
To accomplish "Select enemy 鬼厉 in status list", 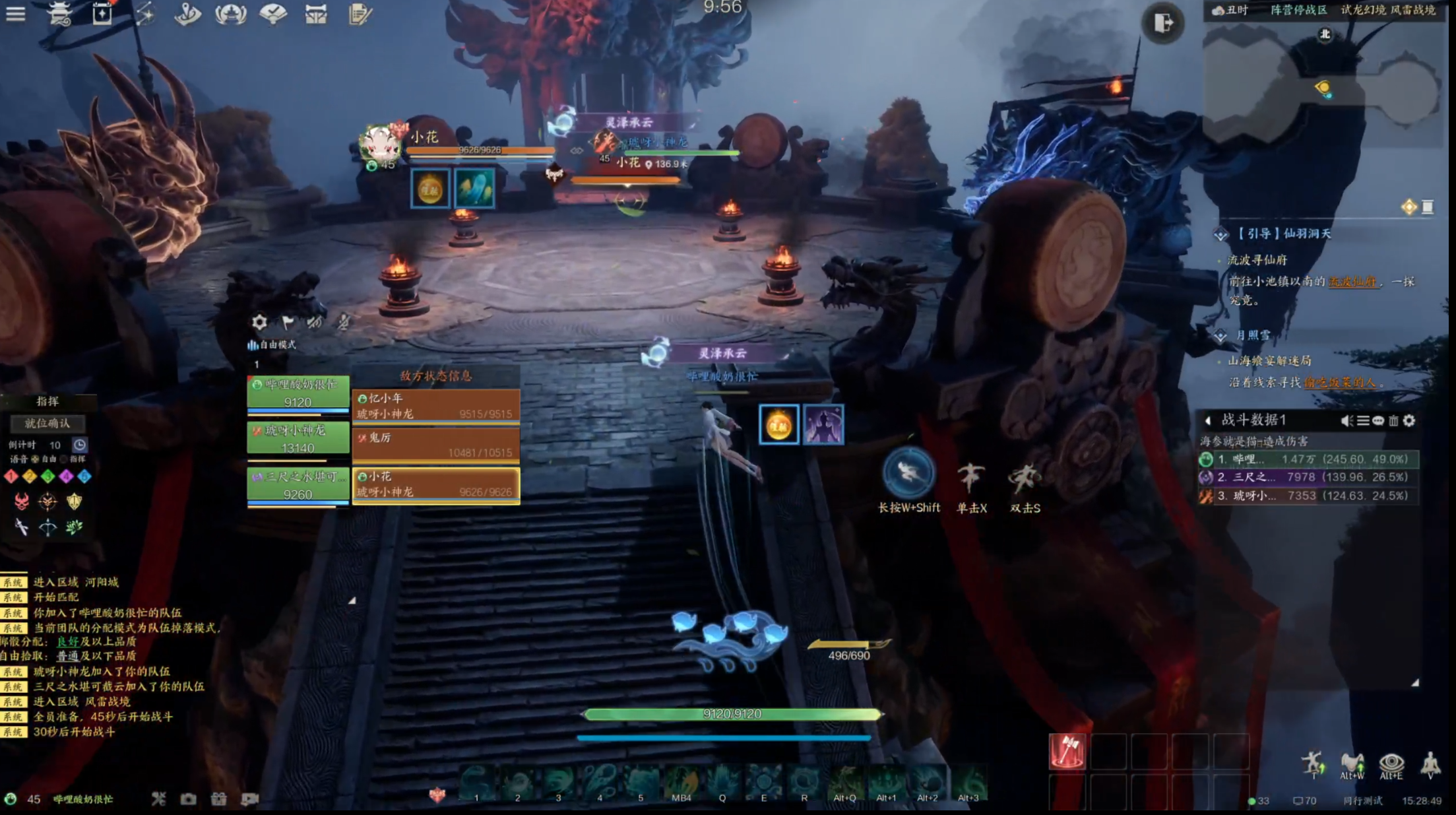I will click(436, 445).
